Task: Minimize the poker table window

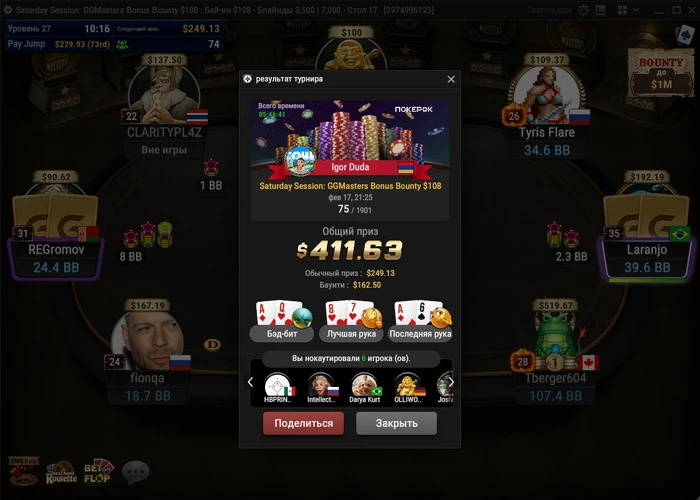Action: tap(657, 9)
